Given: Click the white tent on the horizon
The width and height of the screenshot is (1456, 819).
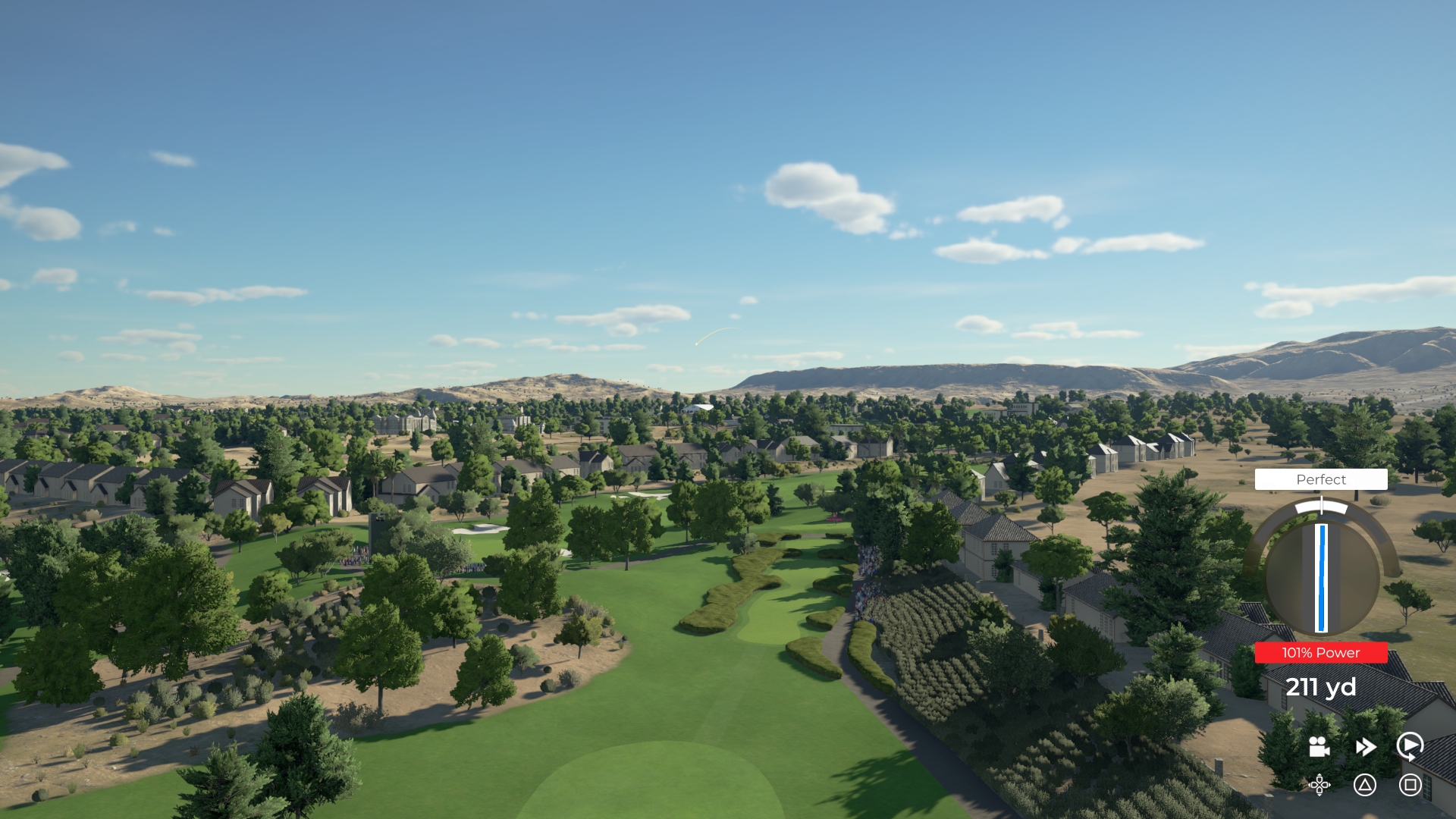Looking at the screenshot, I should tap(698, 409).
